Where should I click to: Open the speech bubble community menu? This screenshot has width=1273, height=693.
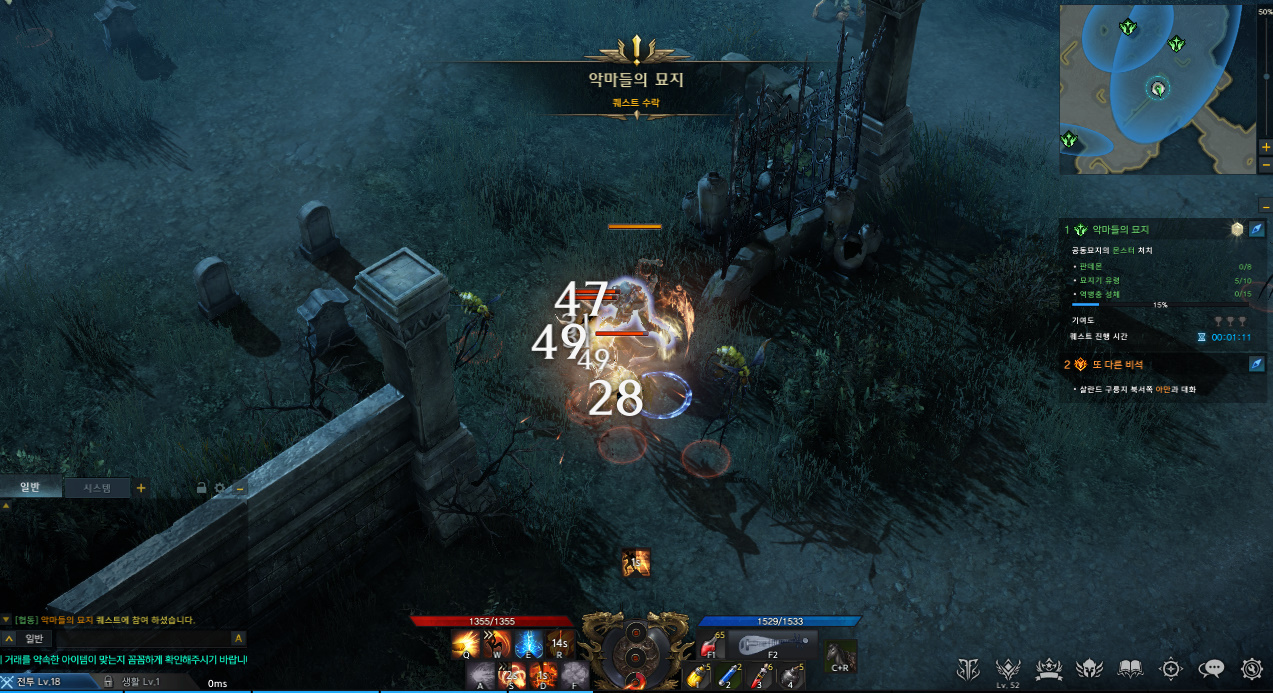[1212, 669]
